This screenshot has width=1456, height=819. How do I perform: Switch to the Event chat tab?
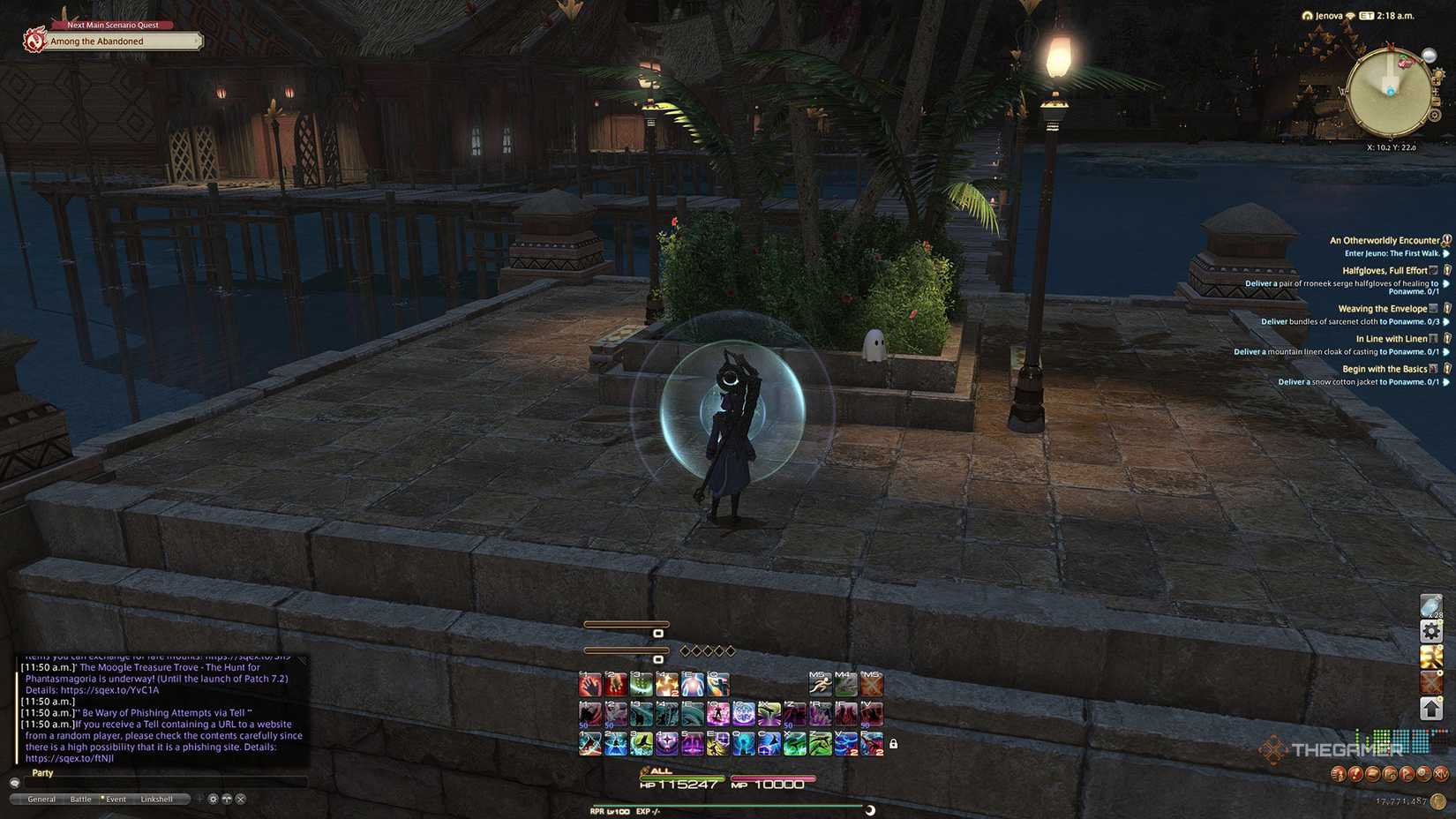tap(116, 798)
